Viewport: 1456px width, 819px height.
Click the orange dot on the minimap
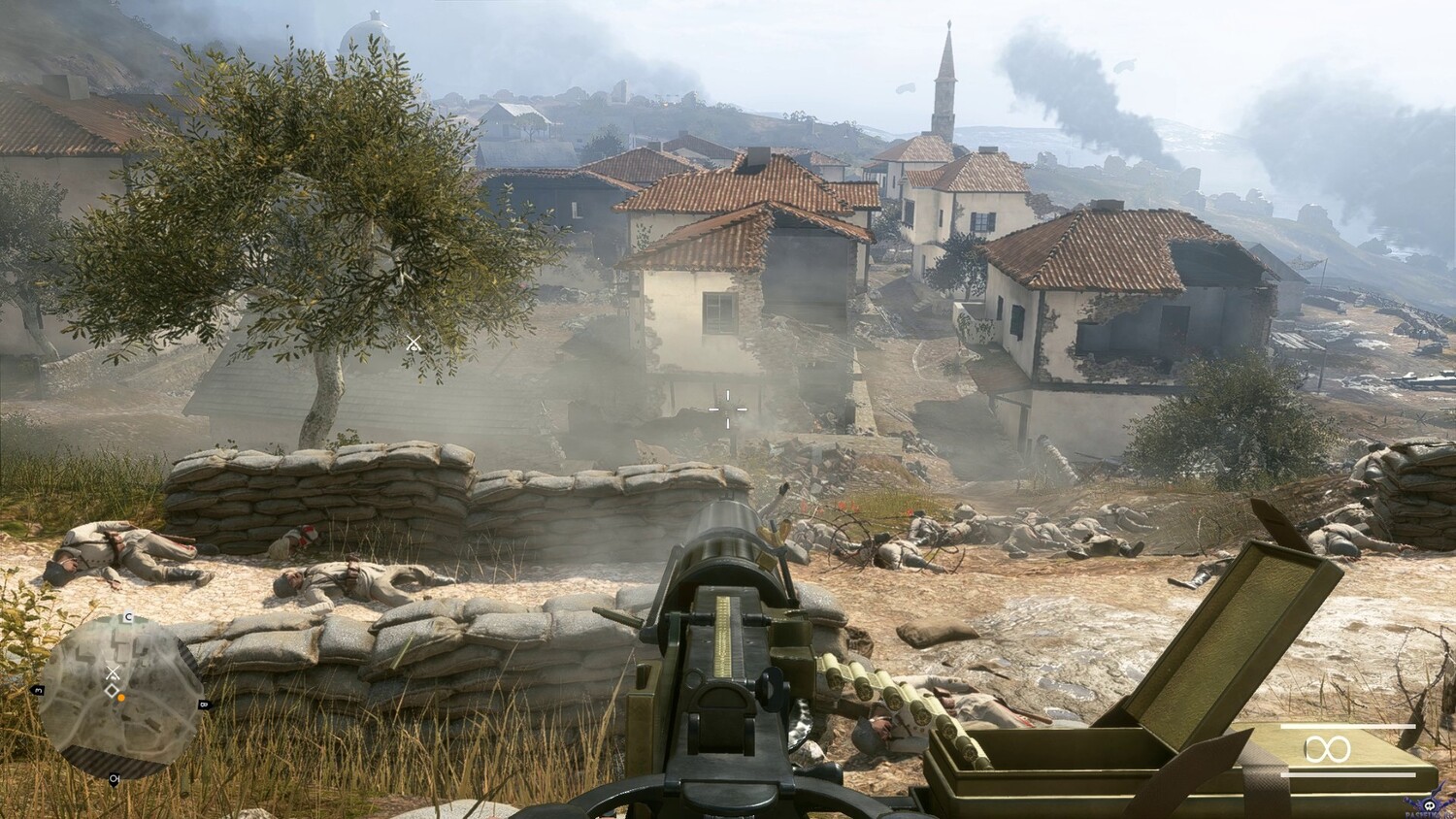[121, 698]
